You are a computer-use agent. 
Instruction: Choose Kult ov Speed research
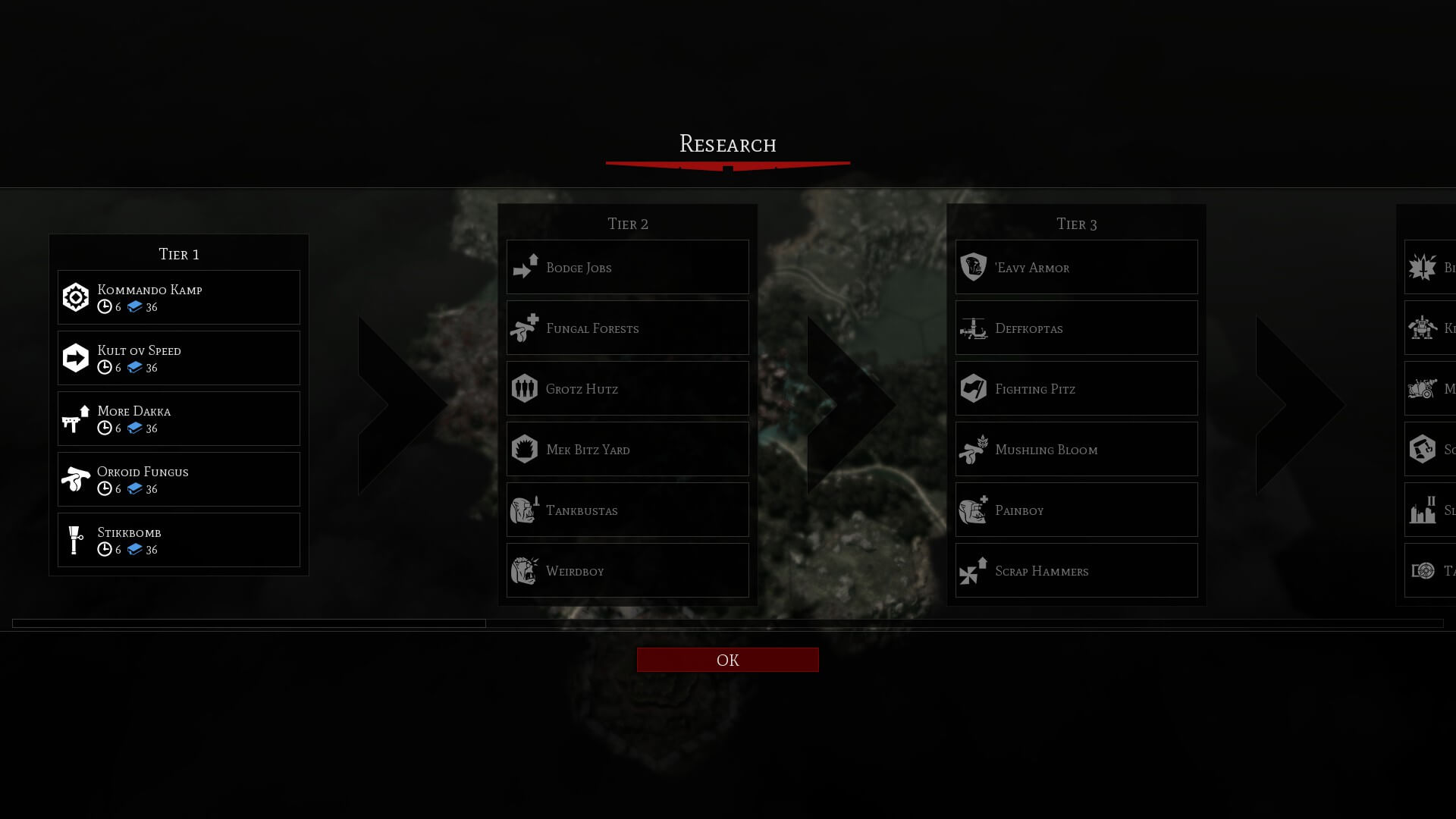coord(179,358)
